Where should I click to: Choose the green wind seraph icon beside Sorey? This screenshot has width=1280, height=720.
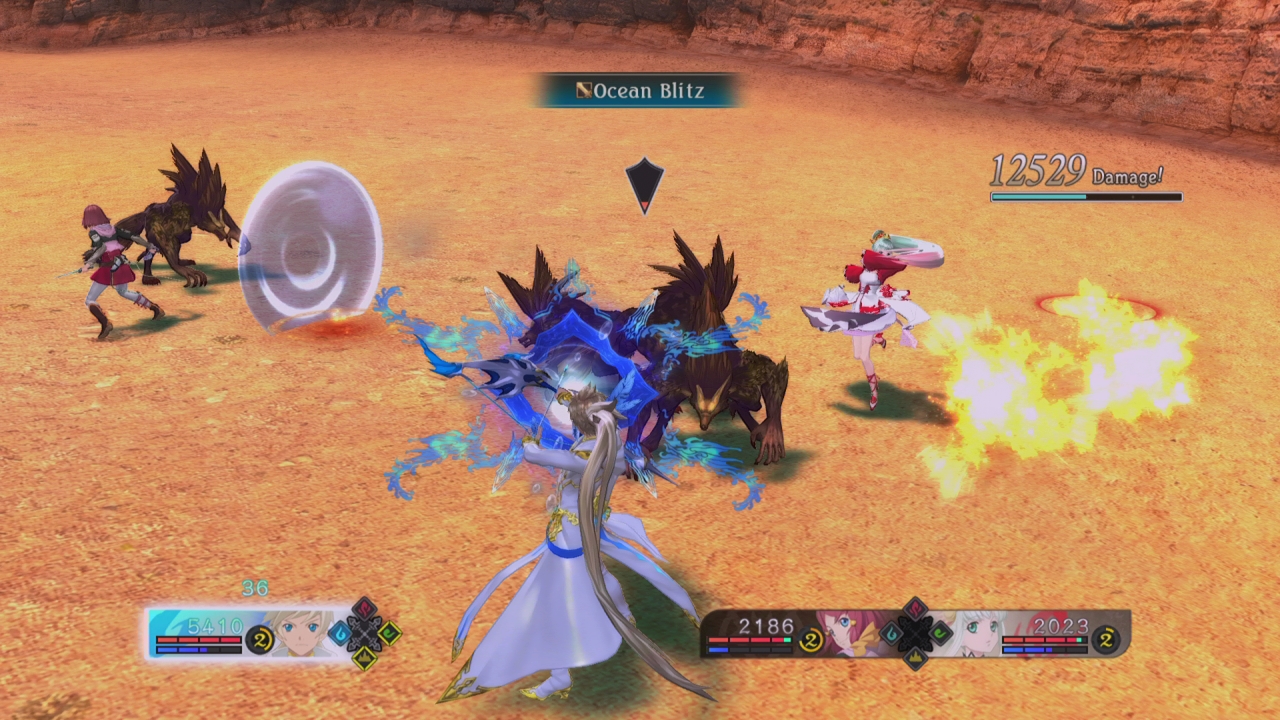pos(389,633)
